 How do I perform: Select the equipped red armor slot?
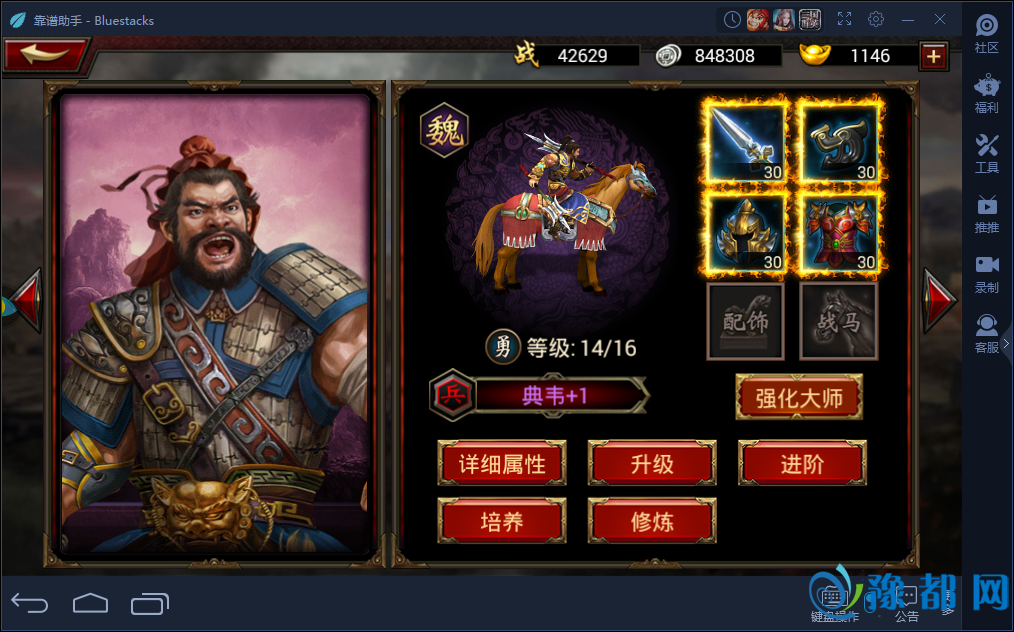click(839, 232)
